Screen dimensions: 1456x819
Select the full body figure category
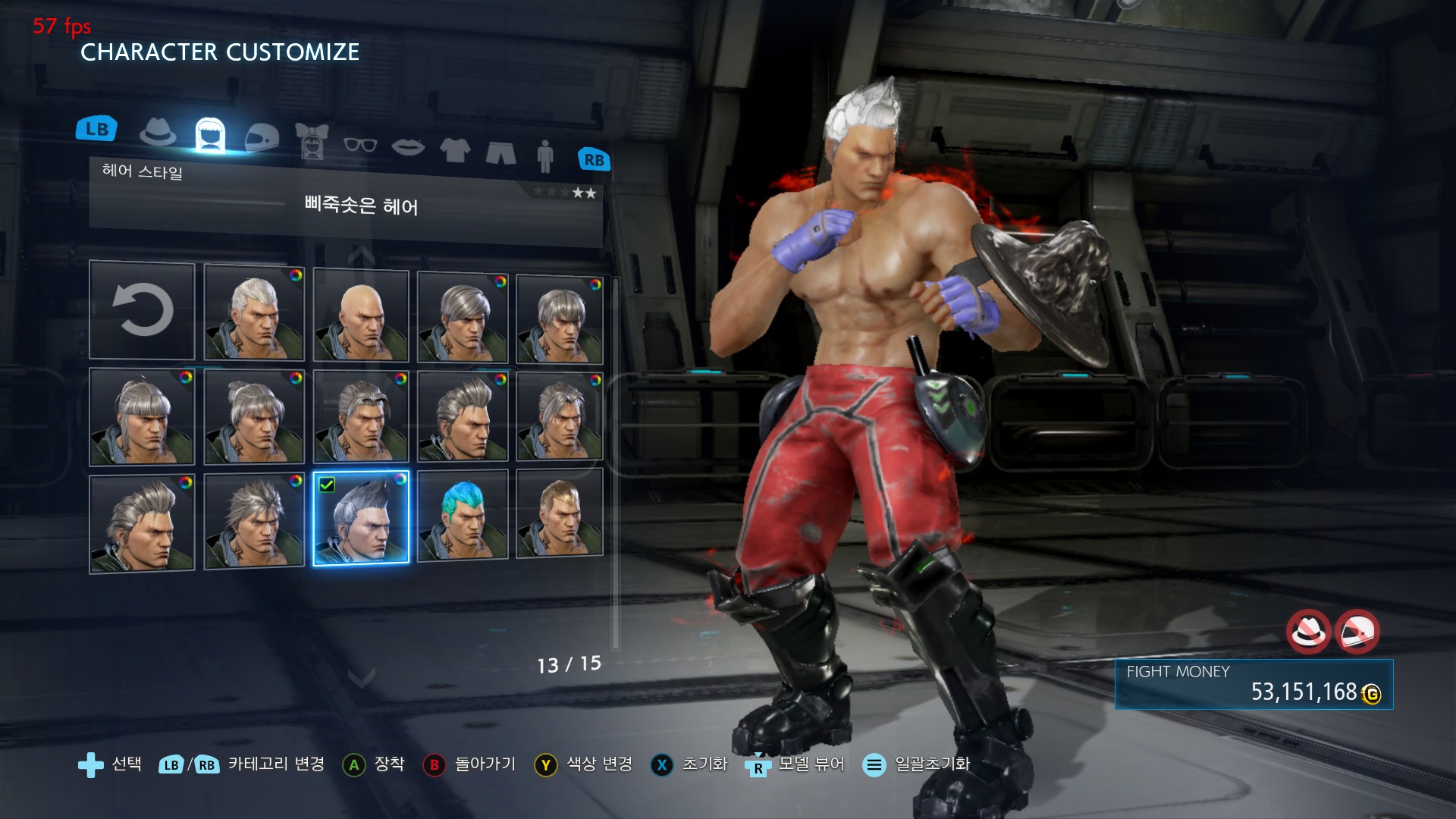(x=545, y=155)
